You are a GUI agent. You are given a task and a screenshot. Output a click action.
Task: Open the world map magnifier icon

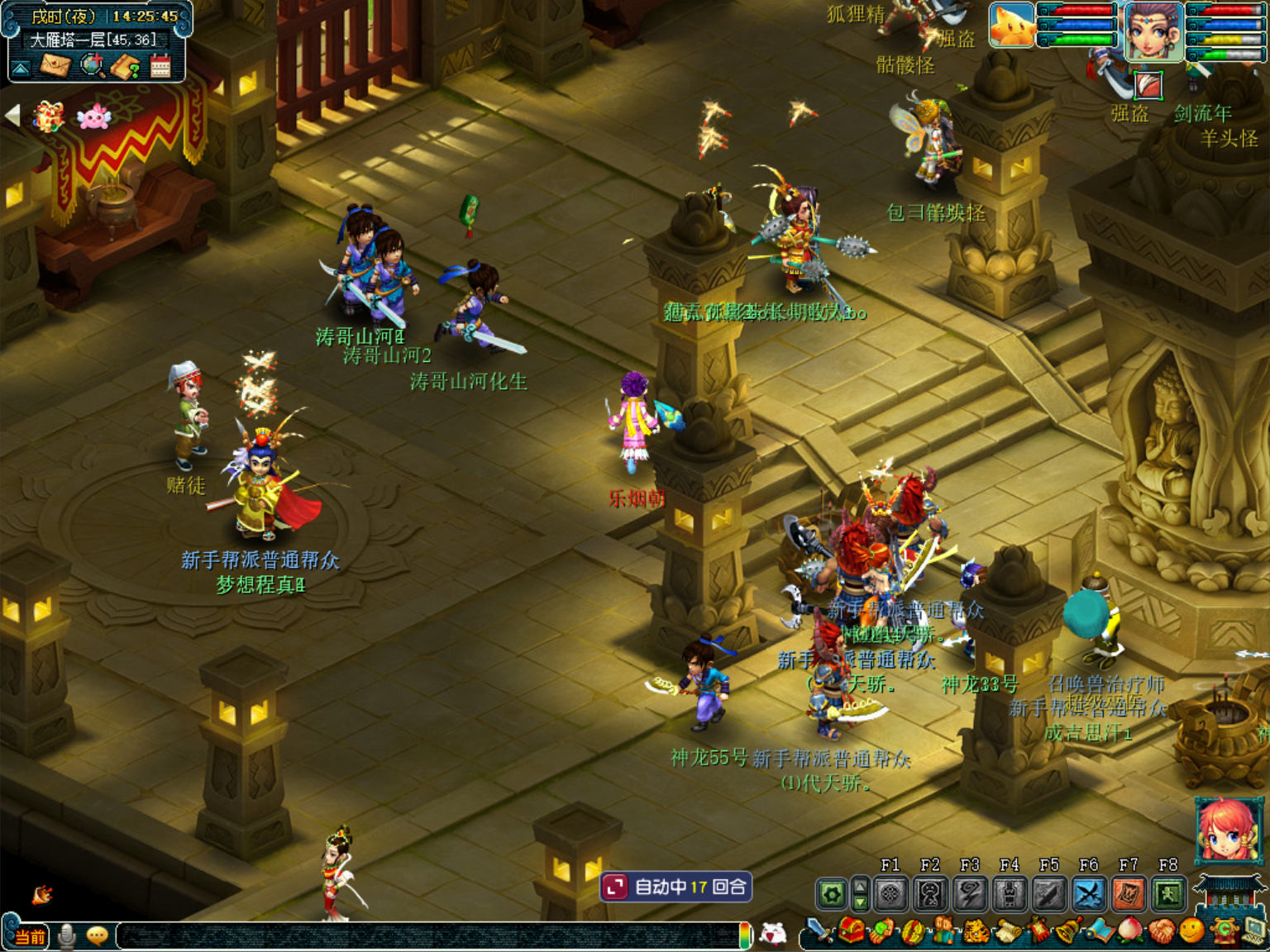(x=92, y=65)
